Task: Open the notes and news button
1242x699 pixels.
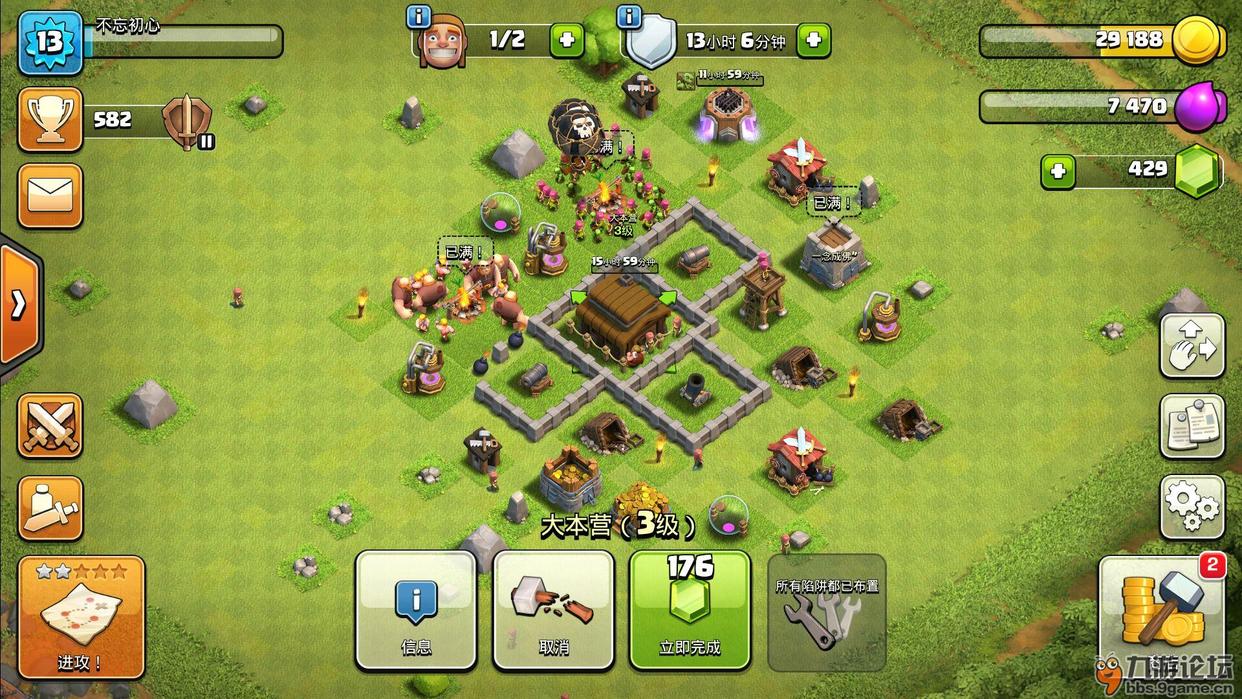Action: click(x=1192, y=426)
